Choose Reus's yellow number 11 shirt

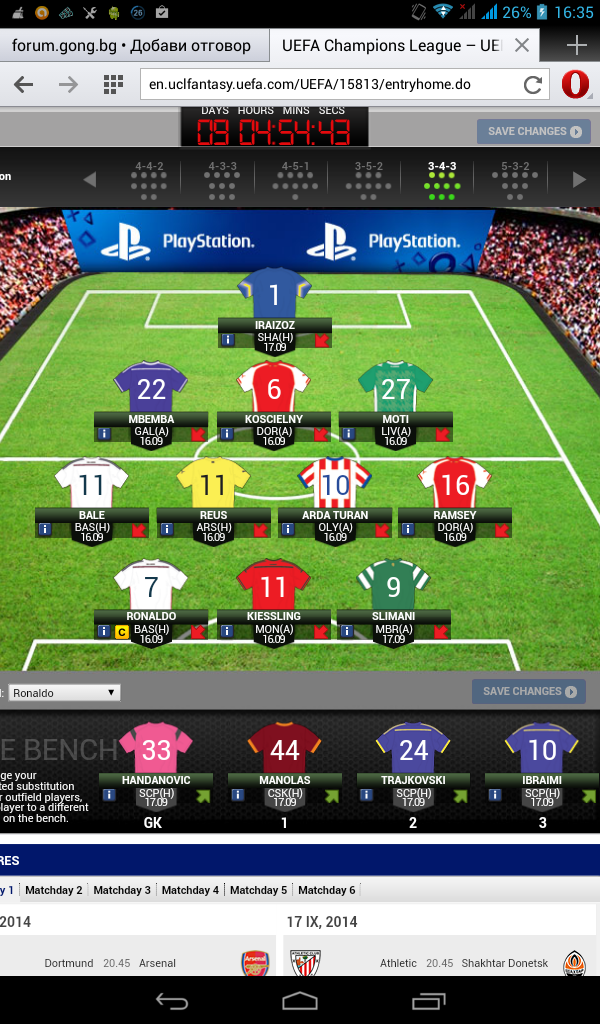213,486
